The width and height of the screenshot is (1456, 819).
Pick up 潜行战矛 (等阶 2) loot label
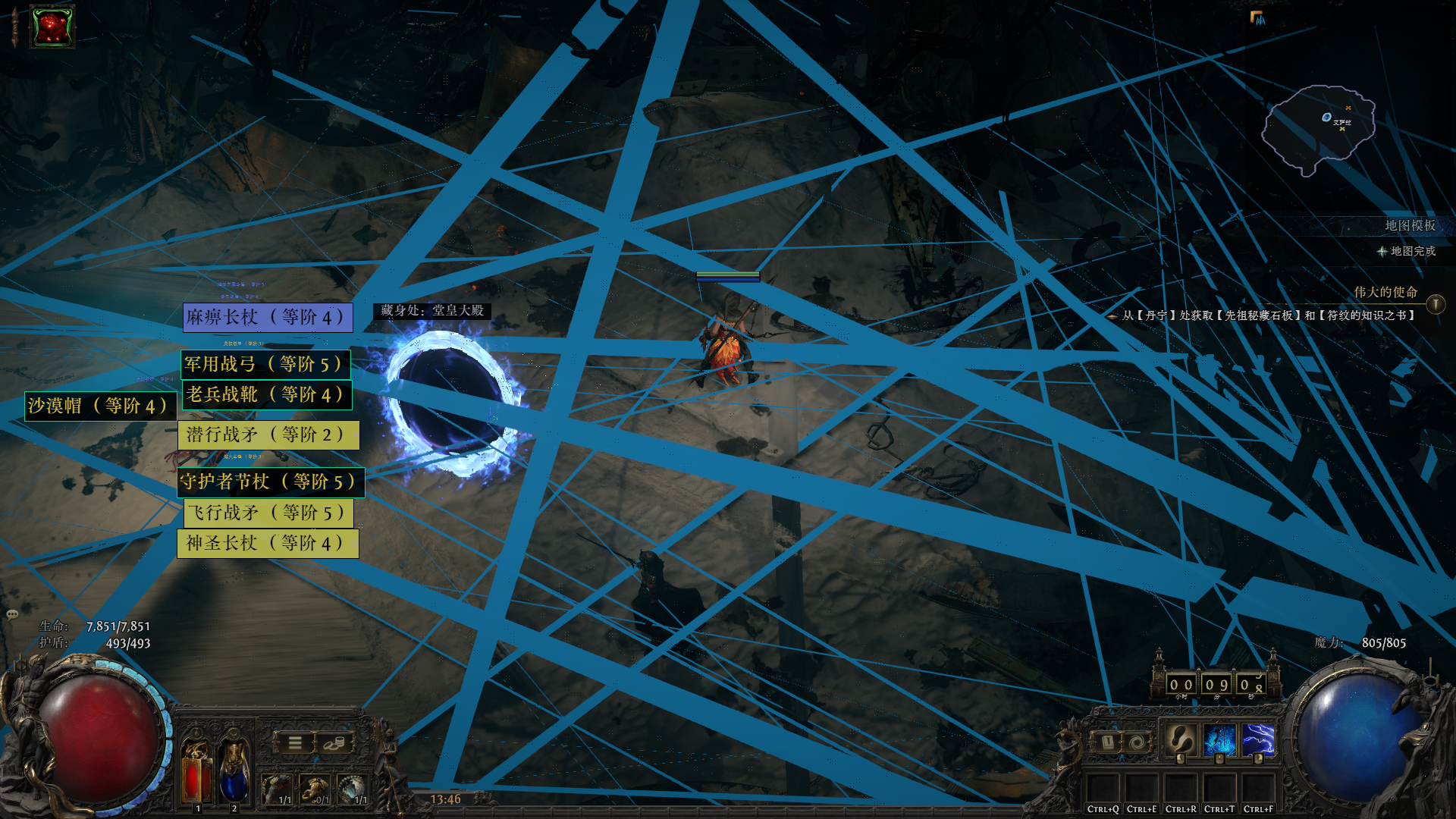(x=268, y=435)
